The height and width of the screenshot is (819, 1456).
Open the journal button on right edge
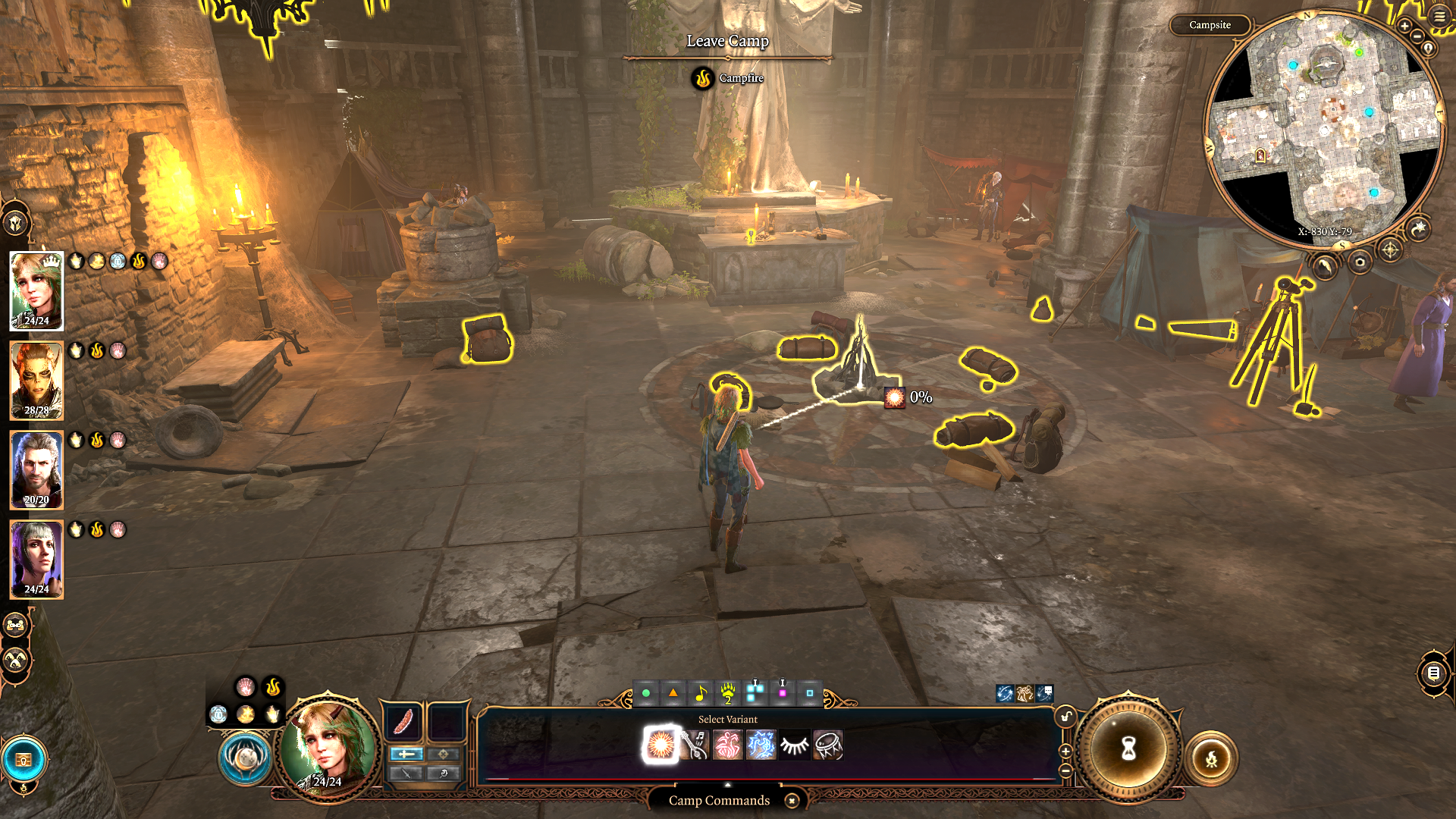click(1433, 673)
